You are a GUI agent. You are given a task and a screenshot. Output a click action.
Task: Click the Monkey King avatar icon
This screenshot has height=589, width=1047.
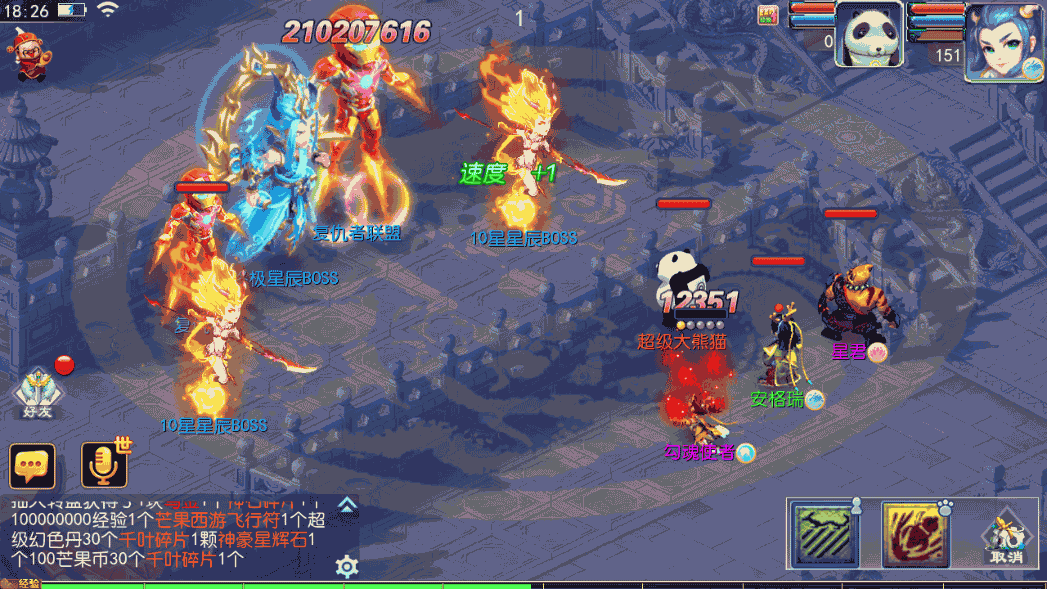pyautogui.click(x=29, y=54)
